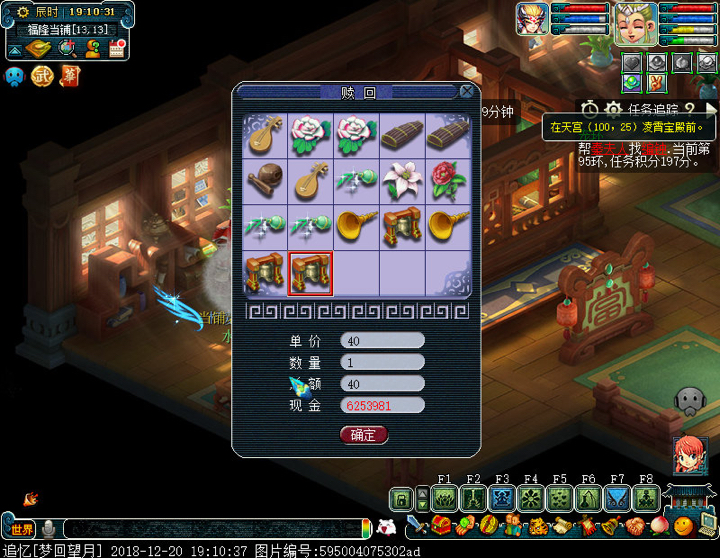The image size is (720, 558).
Task: Click the sword icon in bottom toolbar
Action: coord(417,526)
